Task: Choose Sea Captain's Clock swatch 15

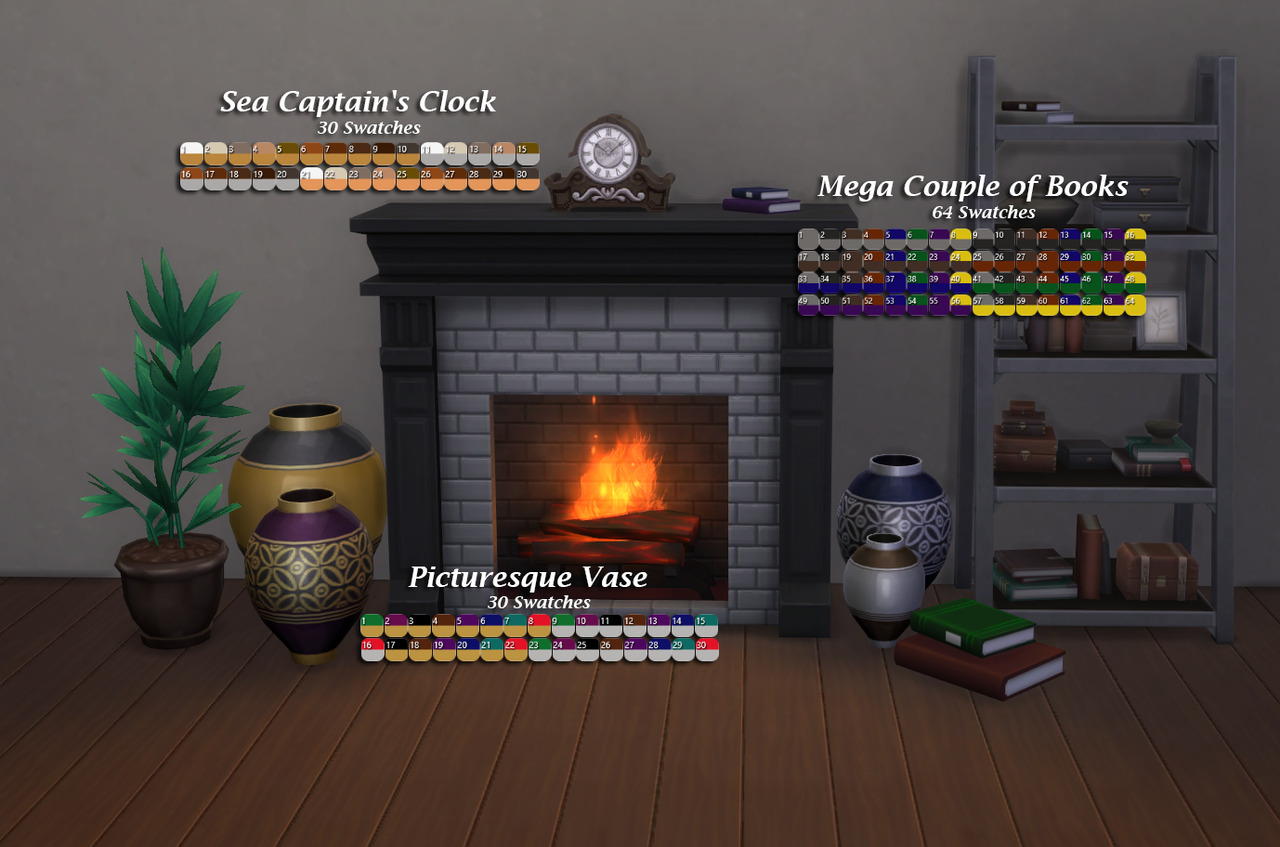Action: pyautogui.click(x=528, y=154)
